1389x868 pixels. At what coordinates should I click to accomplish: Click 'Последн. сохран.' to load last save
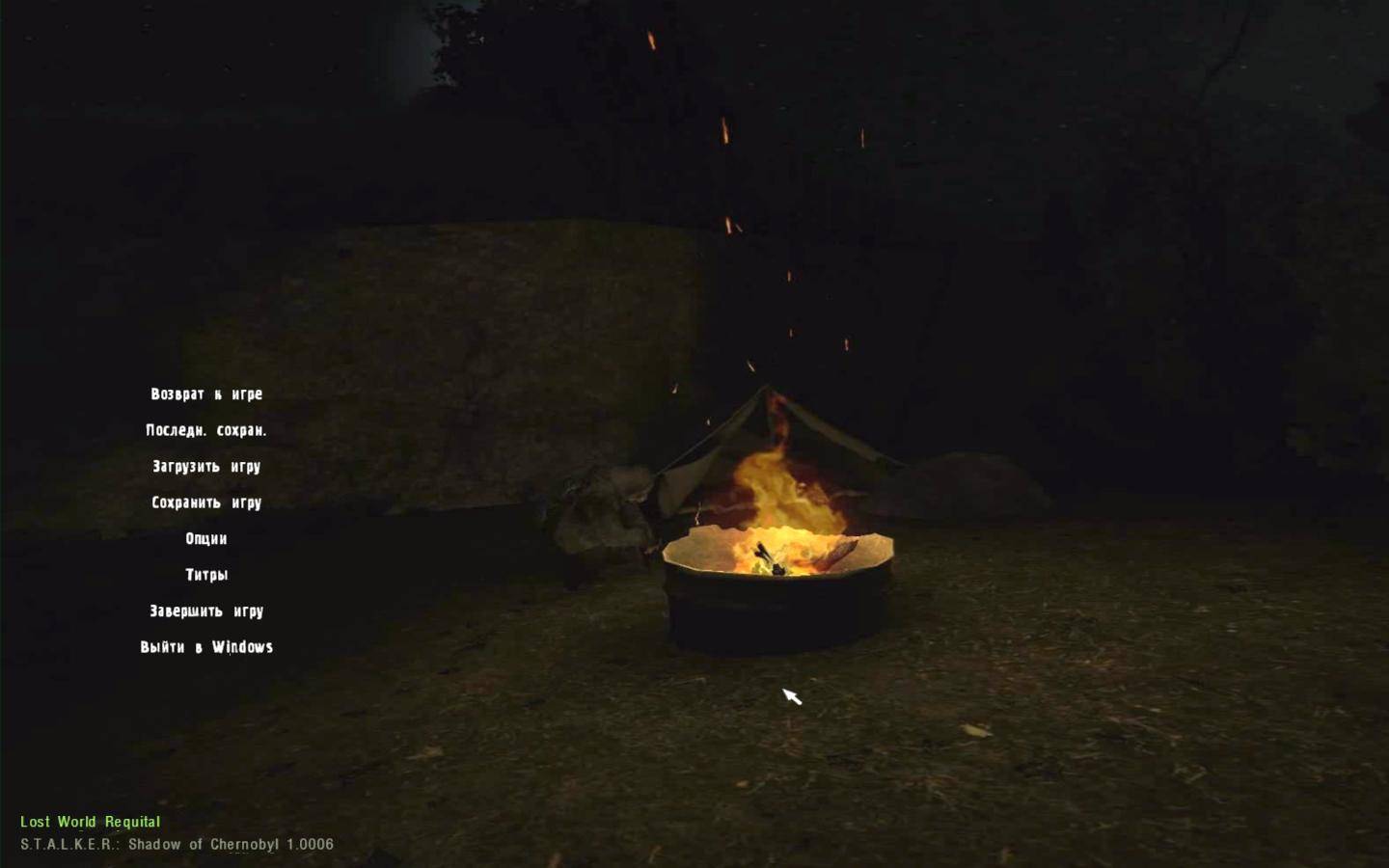coord(204,429)
